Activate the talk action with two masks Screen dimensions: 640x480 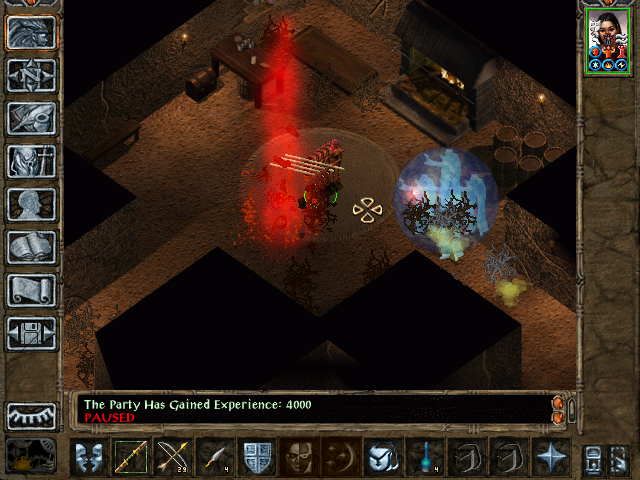pos(89,456)
